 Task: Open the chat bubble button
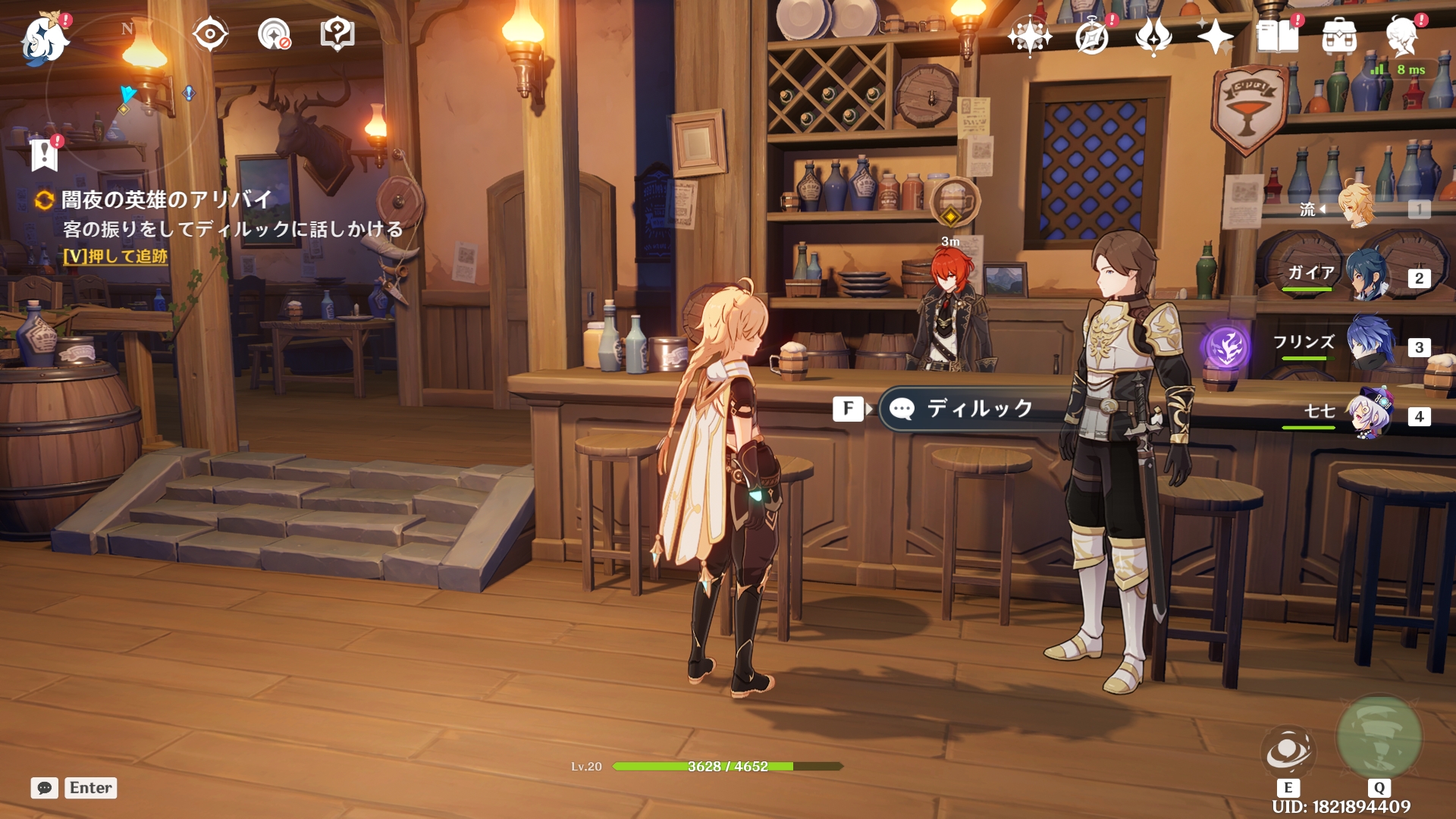[x=44, y=788]
